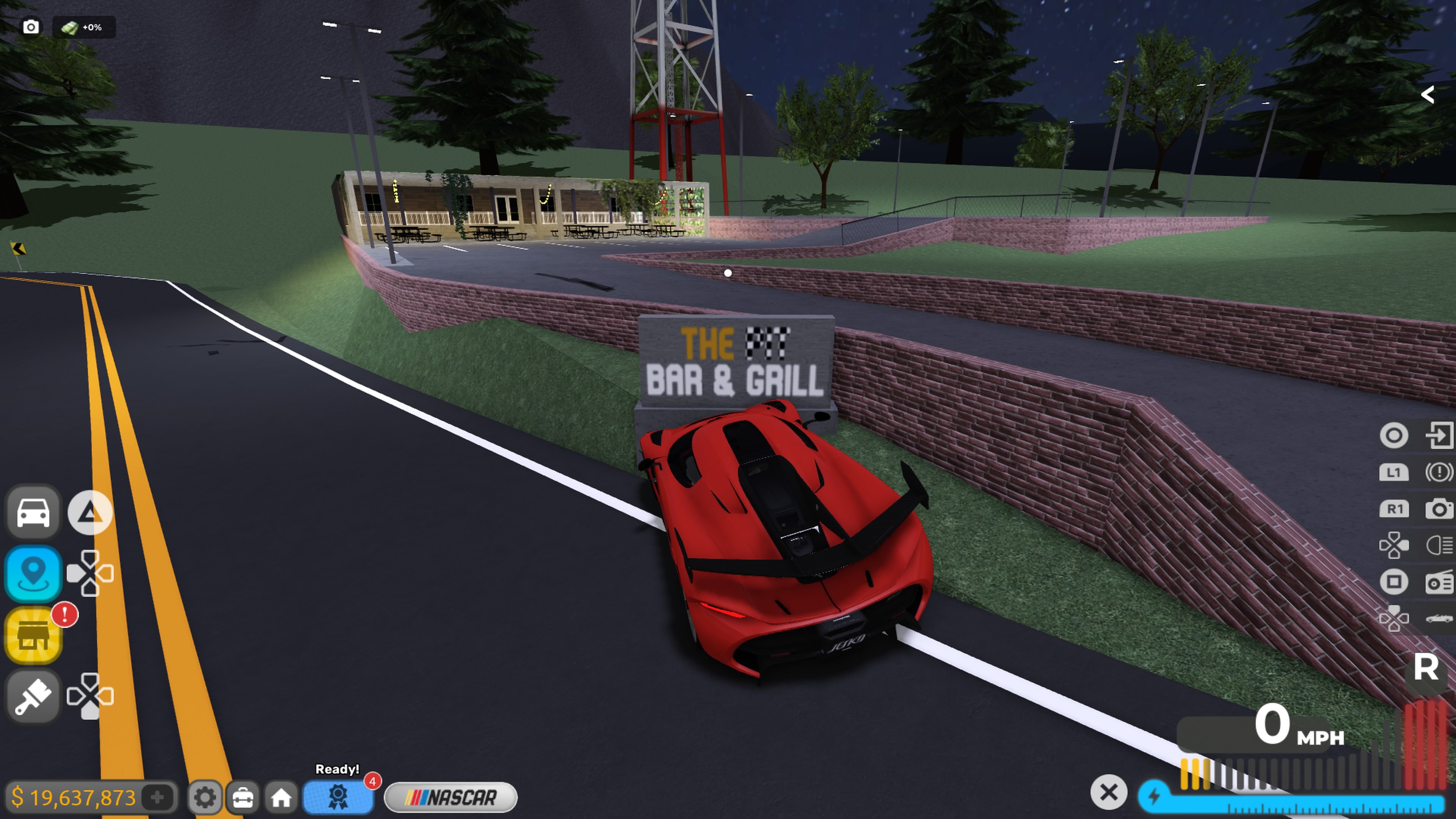The image size is (1456, 819).
Task: Click the cash bonus +0% indicator
Action: (x=84, y=27)
